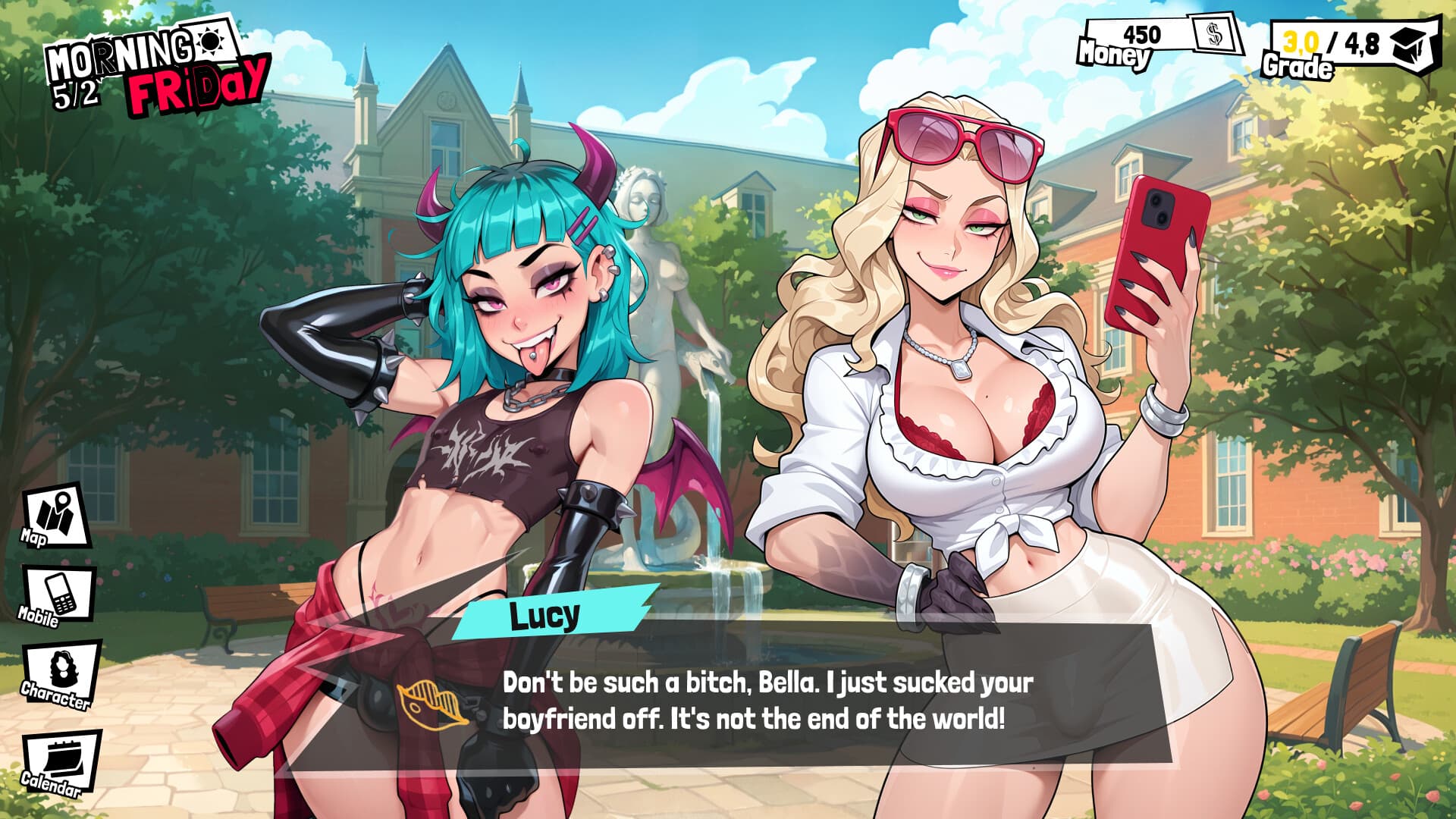Image resolution: width=1456 pixels, height=819 pixels.
Task: Open the Calendar
Action: 61,762
